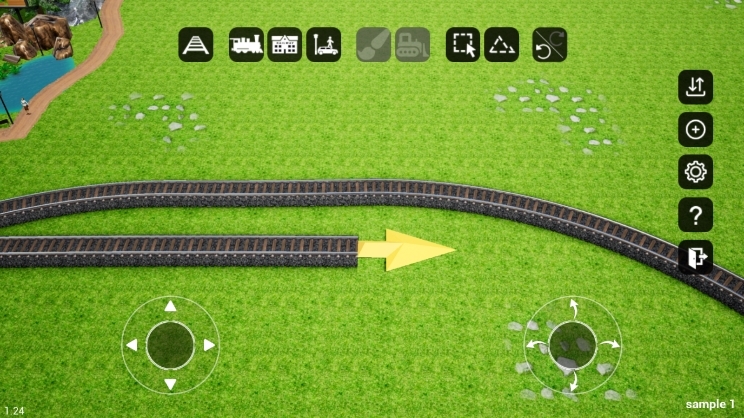Open the pedestrian and car props tool

click(x=324, y=45)
